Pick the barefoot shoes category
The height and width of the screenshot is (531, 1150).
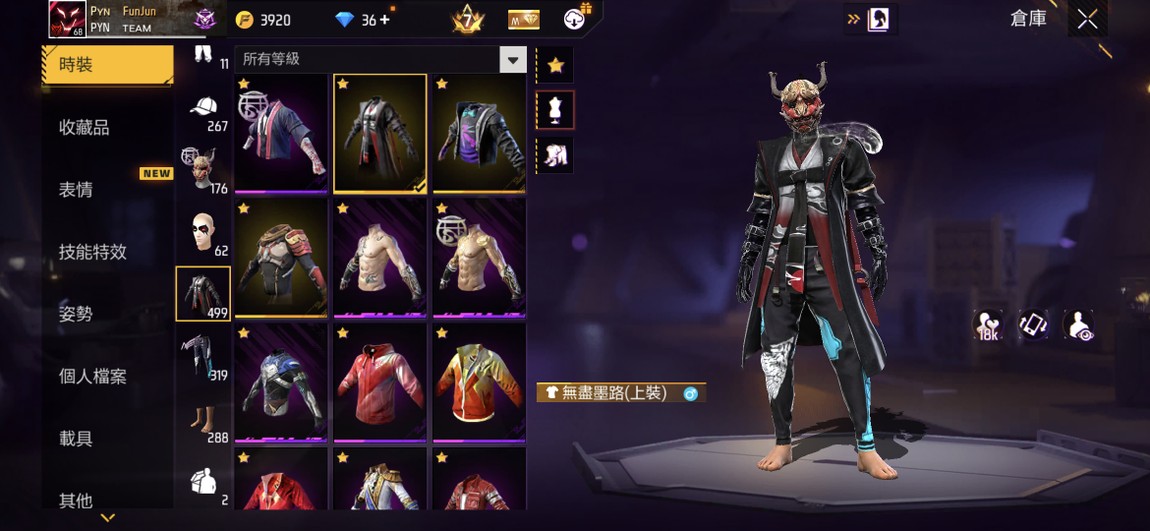coord(203,419)
